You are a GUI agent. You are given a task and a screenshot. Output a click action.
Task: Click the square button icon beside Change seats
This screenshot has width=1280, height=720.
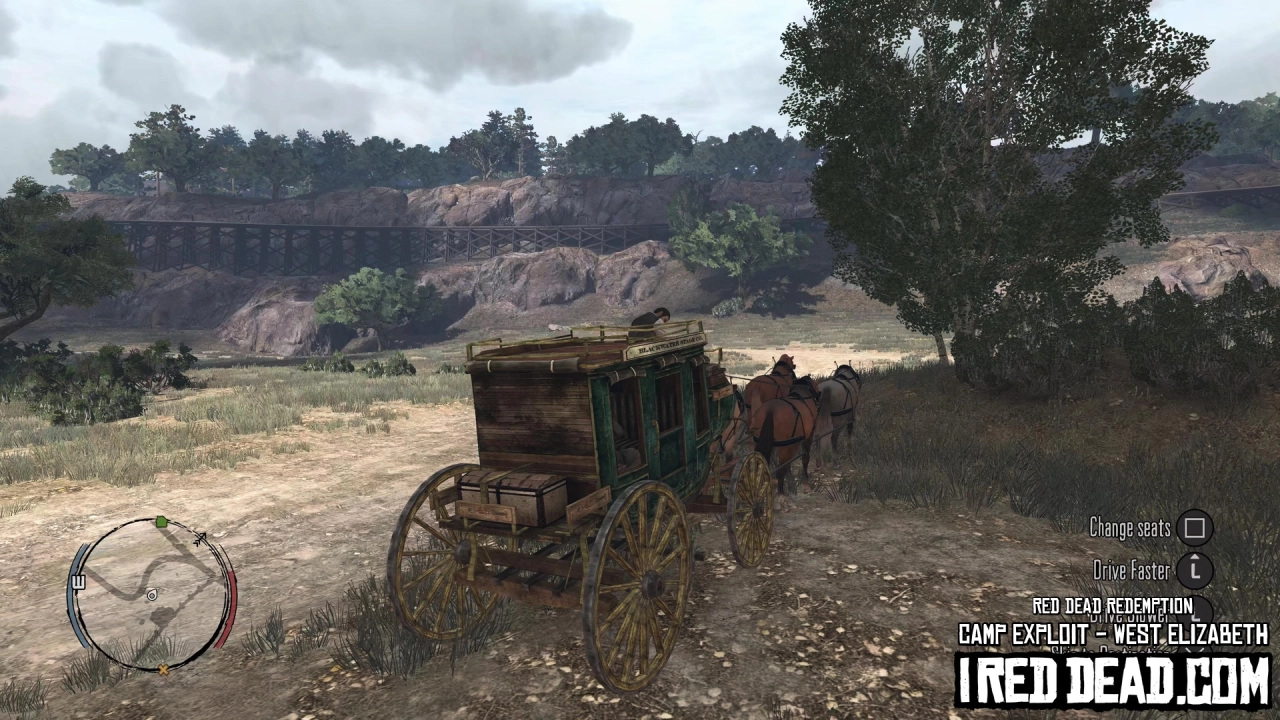point(1193,528)
